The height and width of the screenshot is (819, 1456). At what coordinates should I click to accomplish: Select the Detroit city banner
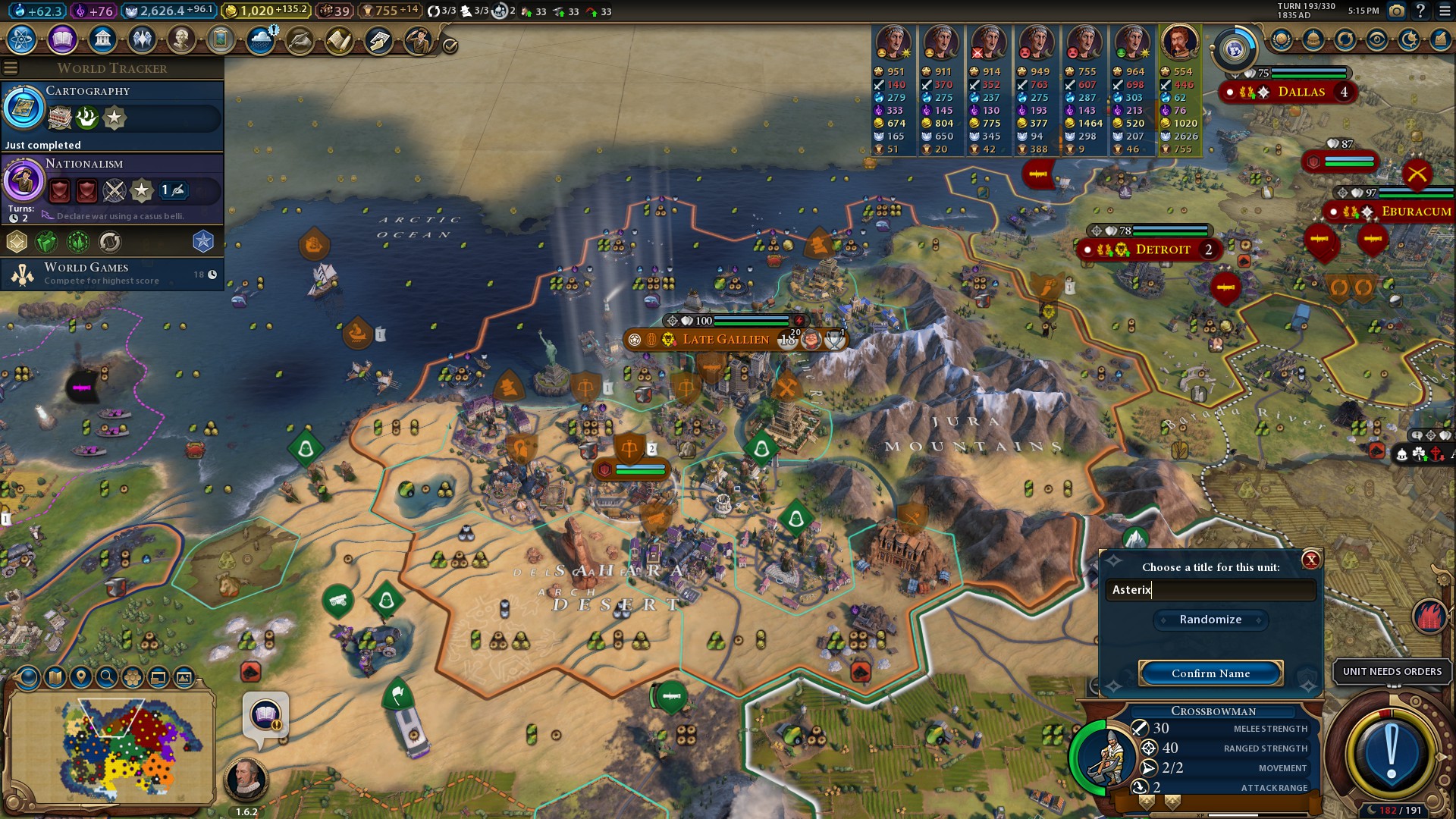click(x=1162, y=249)
